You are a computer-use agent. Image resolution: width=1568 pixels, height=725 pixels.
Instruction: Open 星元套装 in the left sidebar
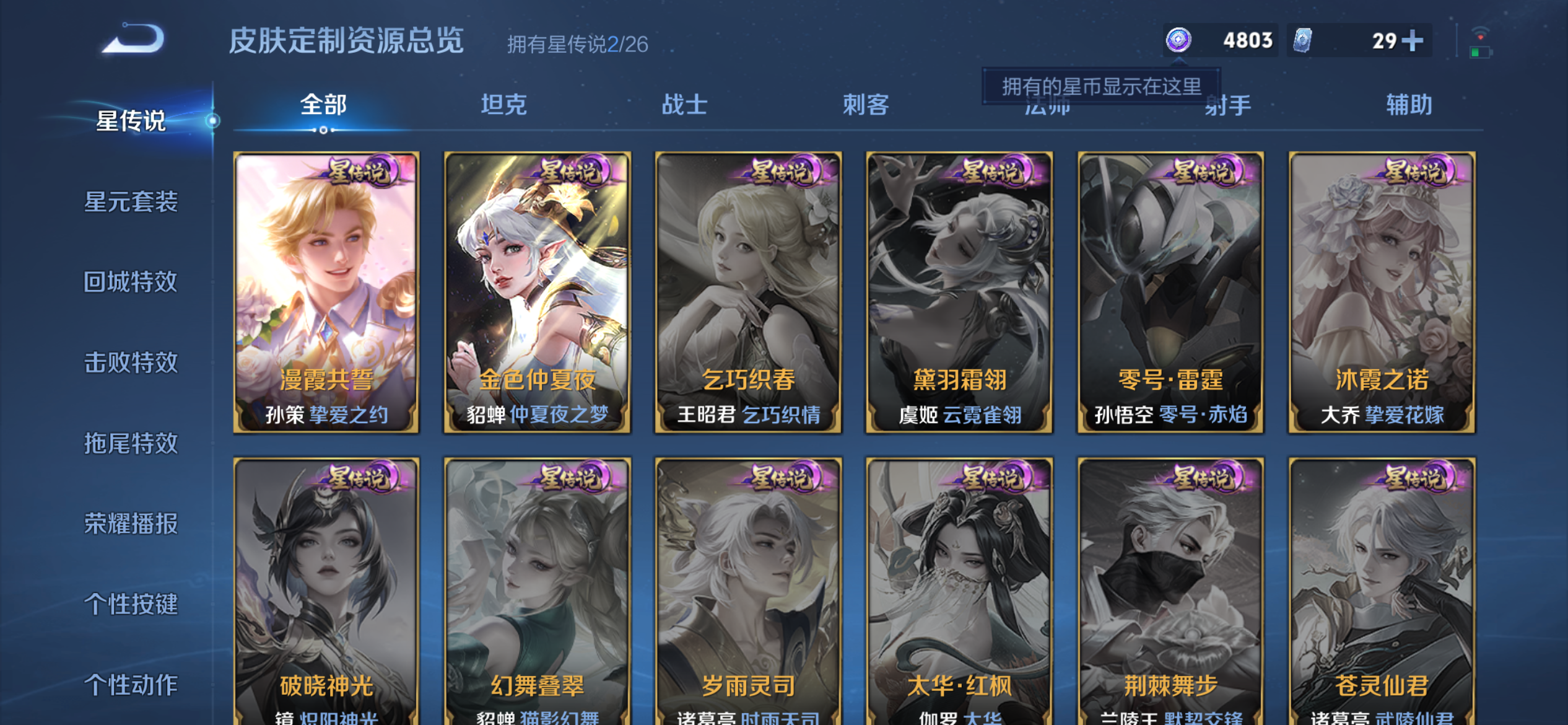tap(133, 201)
